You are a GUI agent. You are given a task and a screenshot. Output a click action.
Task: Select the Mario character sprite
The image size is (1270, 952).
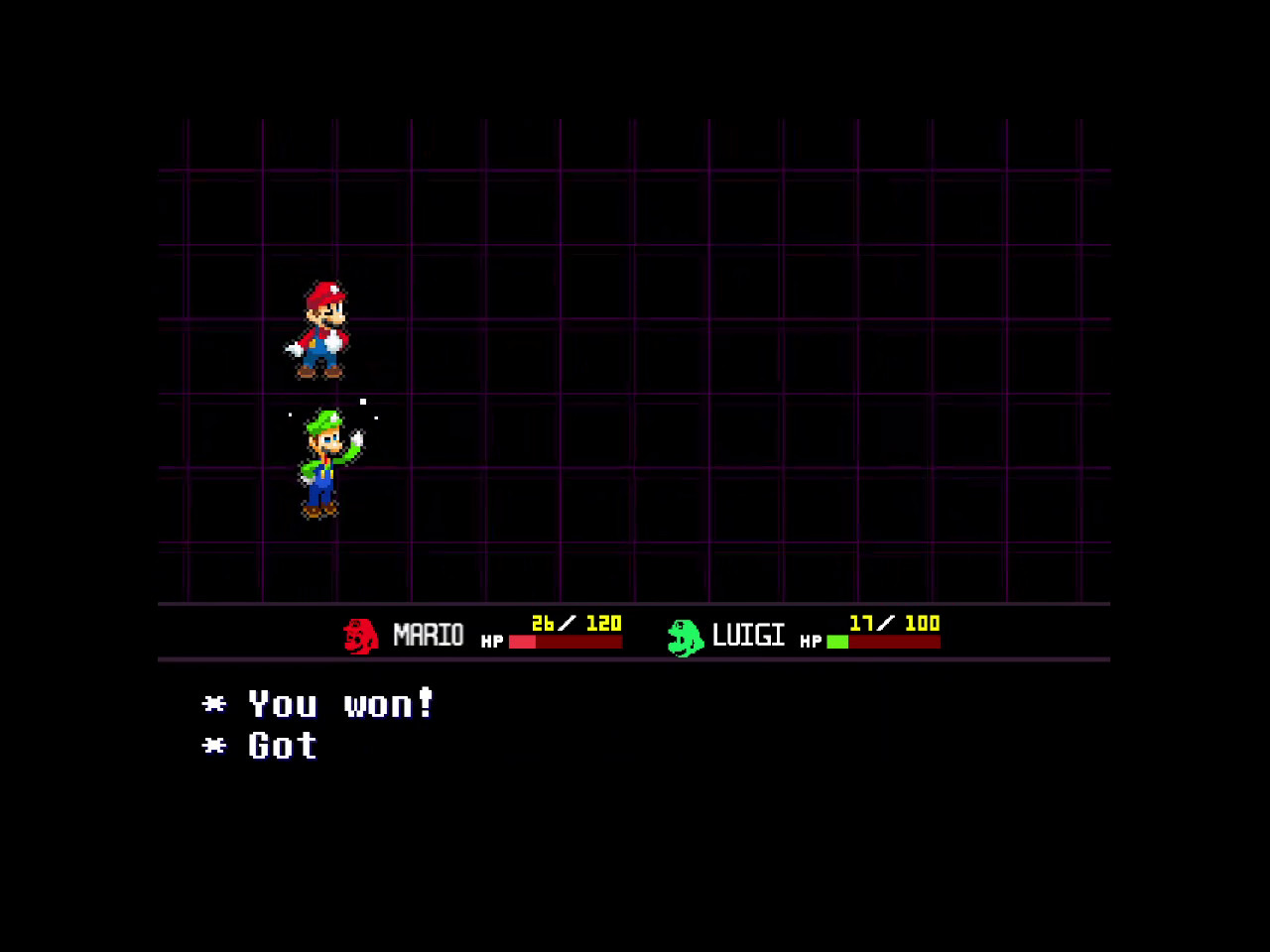coord(319,332)
